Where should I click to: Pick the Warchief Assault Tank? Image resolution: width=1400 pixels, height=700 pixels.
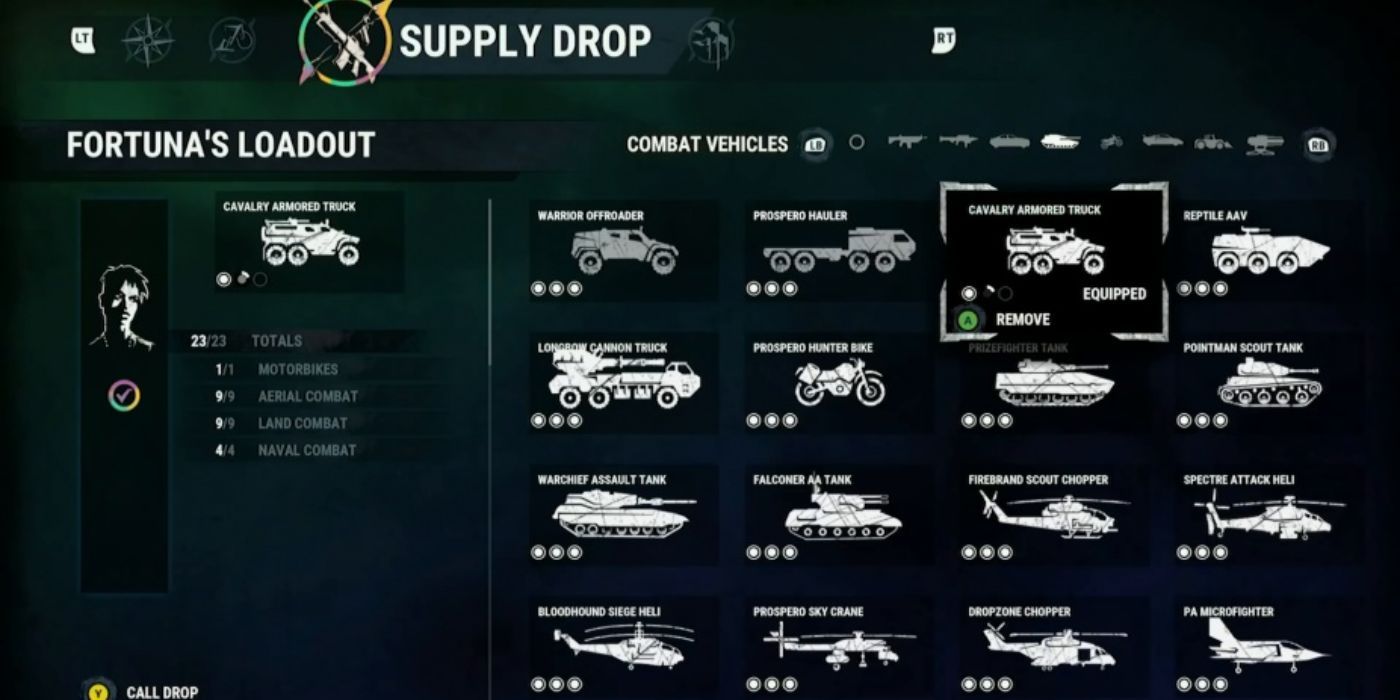pos(623,515)
